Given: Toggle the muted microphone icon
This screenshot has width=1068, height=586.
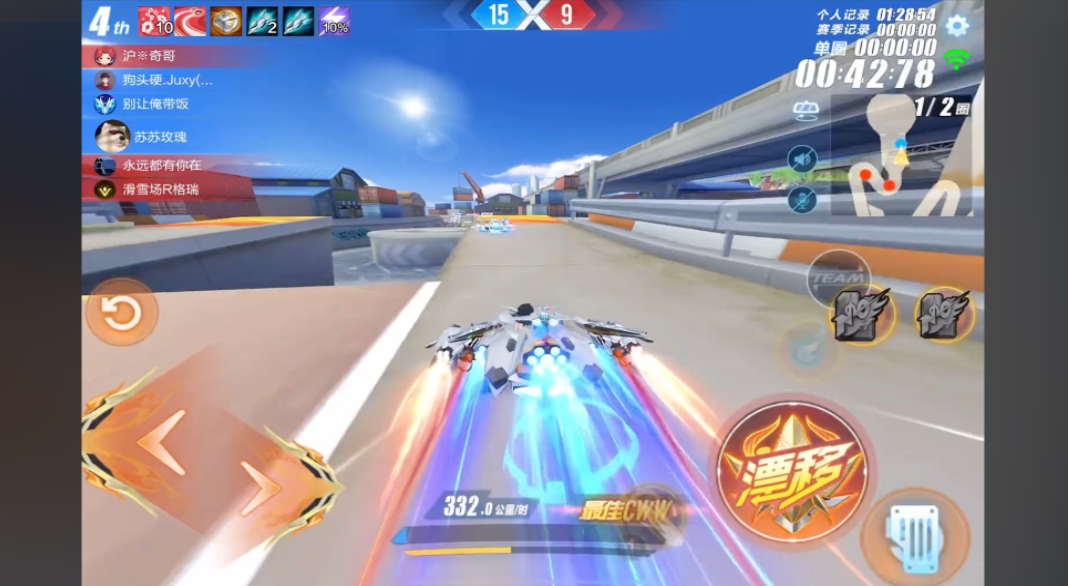Looking at the screenshot, I should point(802,198).
